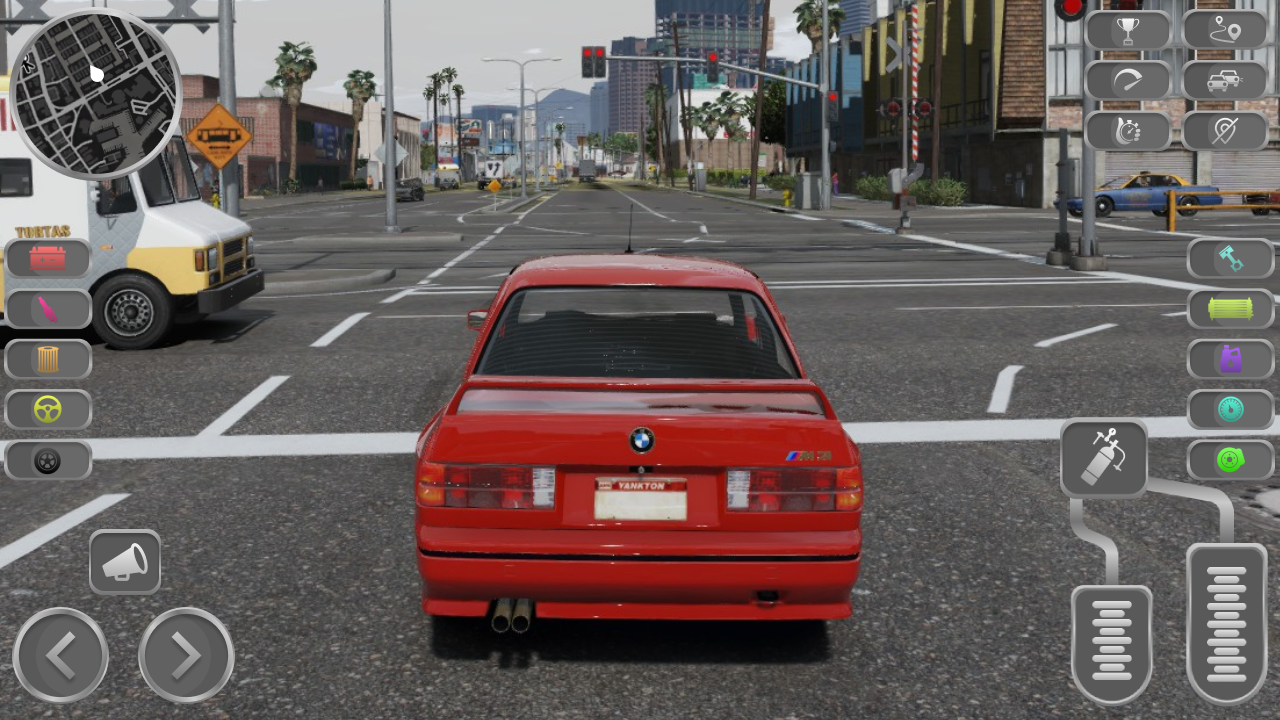Select the trophy missions icon
This screenshot has height=720, width=1280.
[x=1127, y=29]
